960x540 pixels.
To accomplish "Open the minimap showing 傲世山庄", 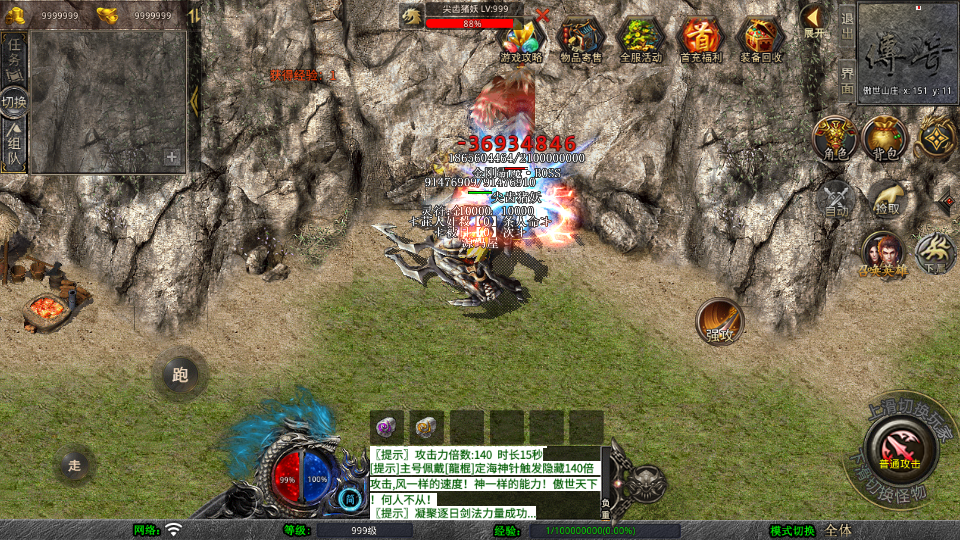I will tap(907, 50).
